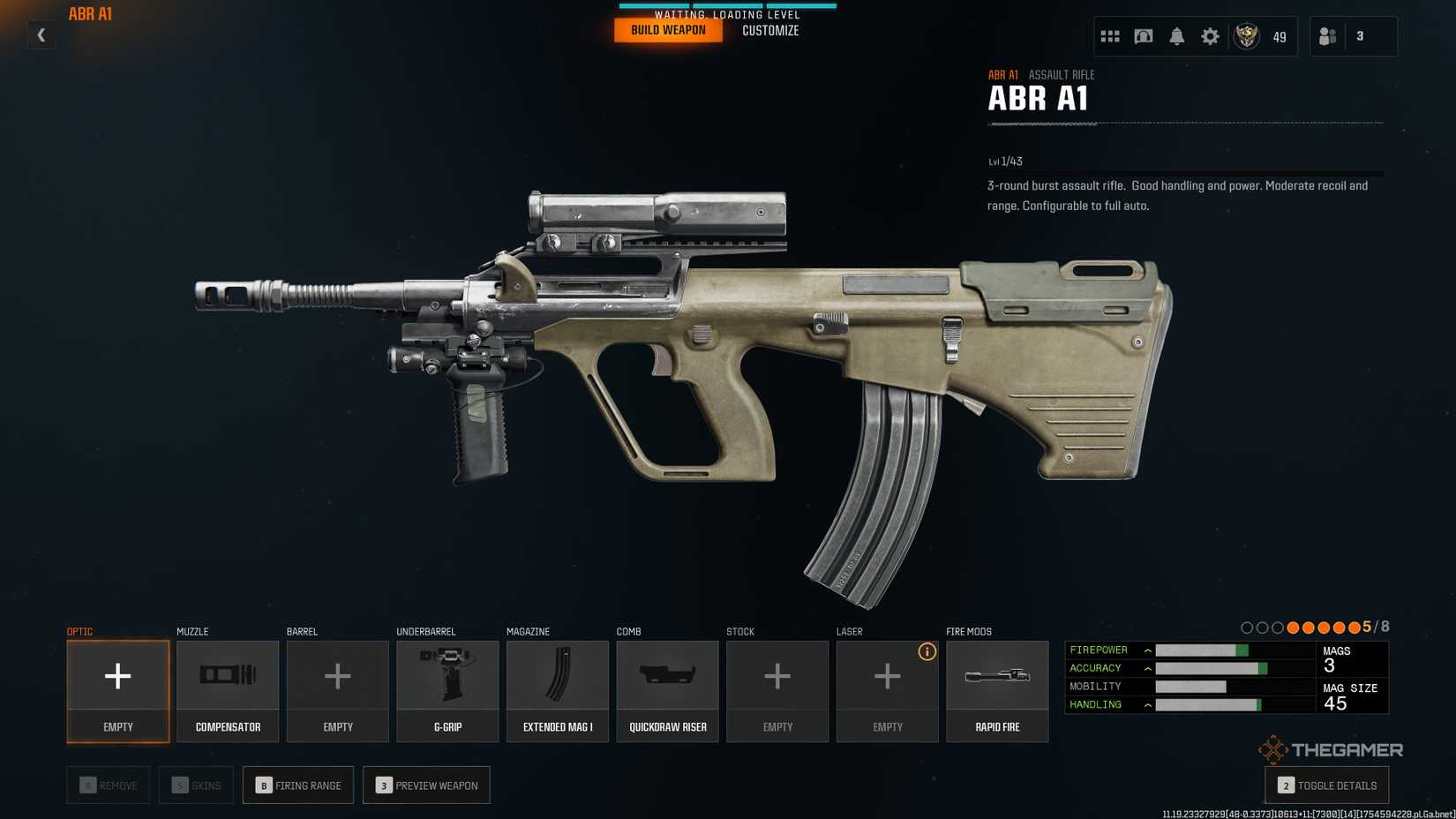This screenshot has width=1456, height=819.
Task: Open the Customize tab
Action: pyautogui.click(x=770, y=31)
